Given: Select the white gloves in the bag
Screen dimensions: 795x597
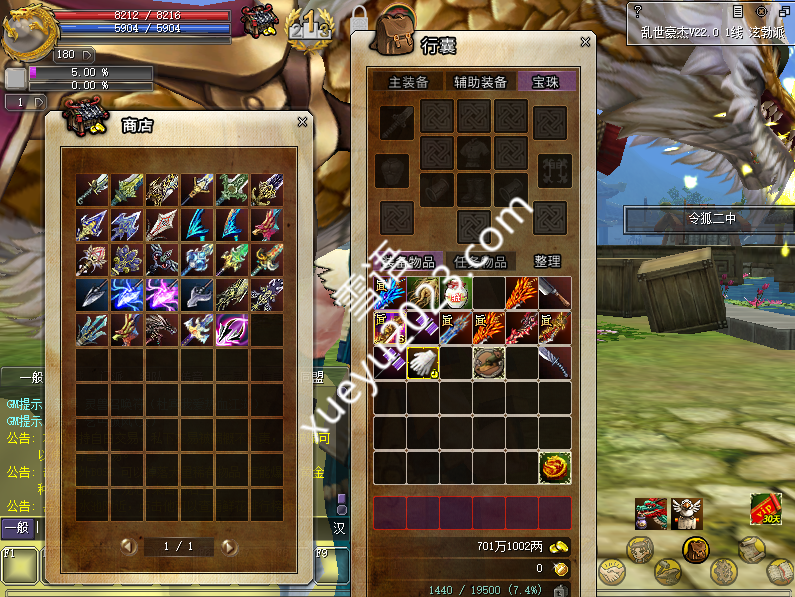Looking at the screenshot, I should [x=422, y=363].
